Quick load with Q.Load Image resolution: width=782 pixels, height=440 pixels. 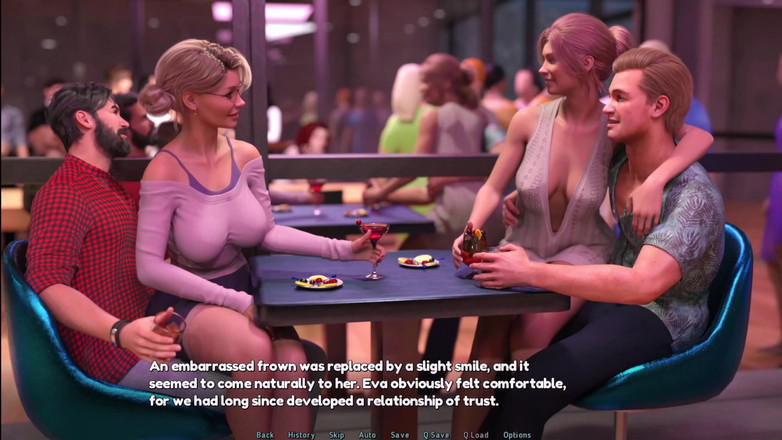click(475, 435)
